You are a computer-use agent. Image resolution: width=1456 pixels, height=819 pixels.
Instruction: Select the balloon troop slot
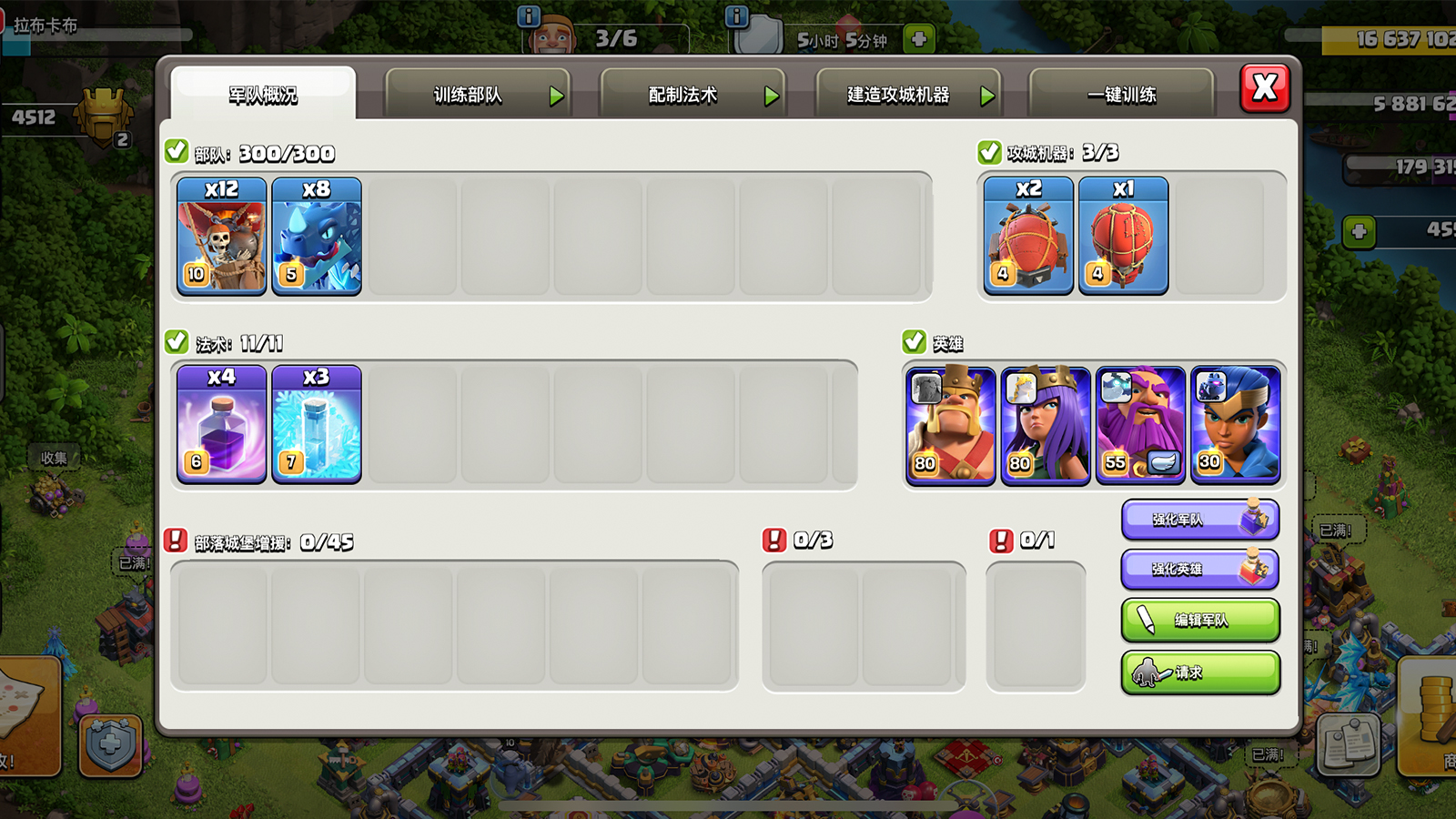tap(222, 237)
